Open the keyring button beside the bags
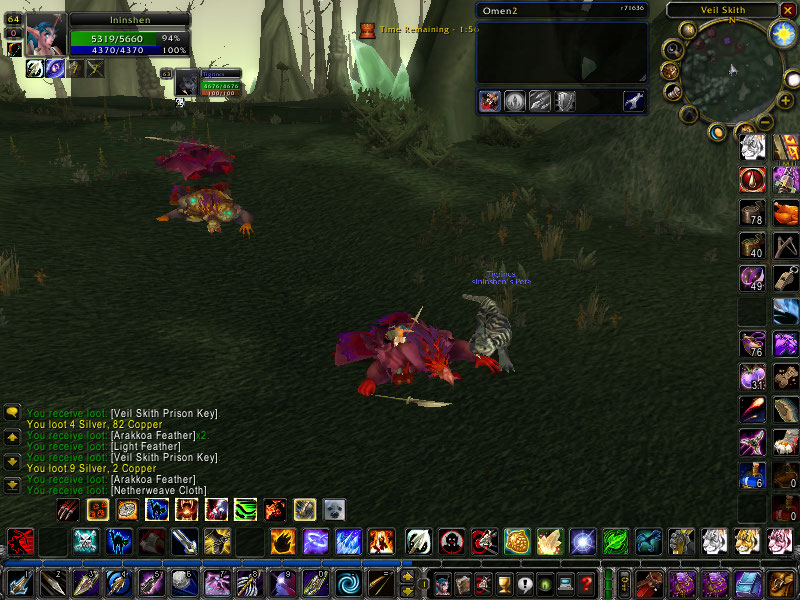 tap(625, 582)
